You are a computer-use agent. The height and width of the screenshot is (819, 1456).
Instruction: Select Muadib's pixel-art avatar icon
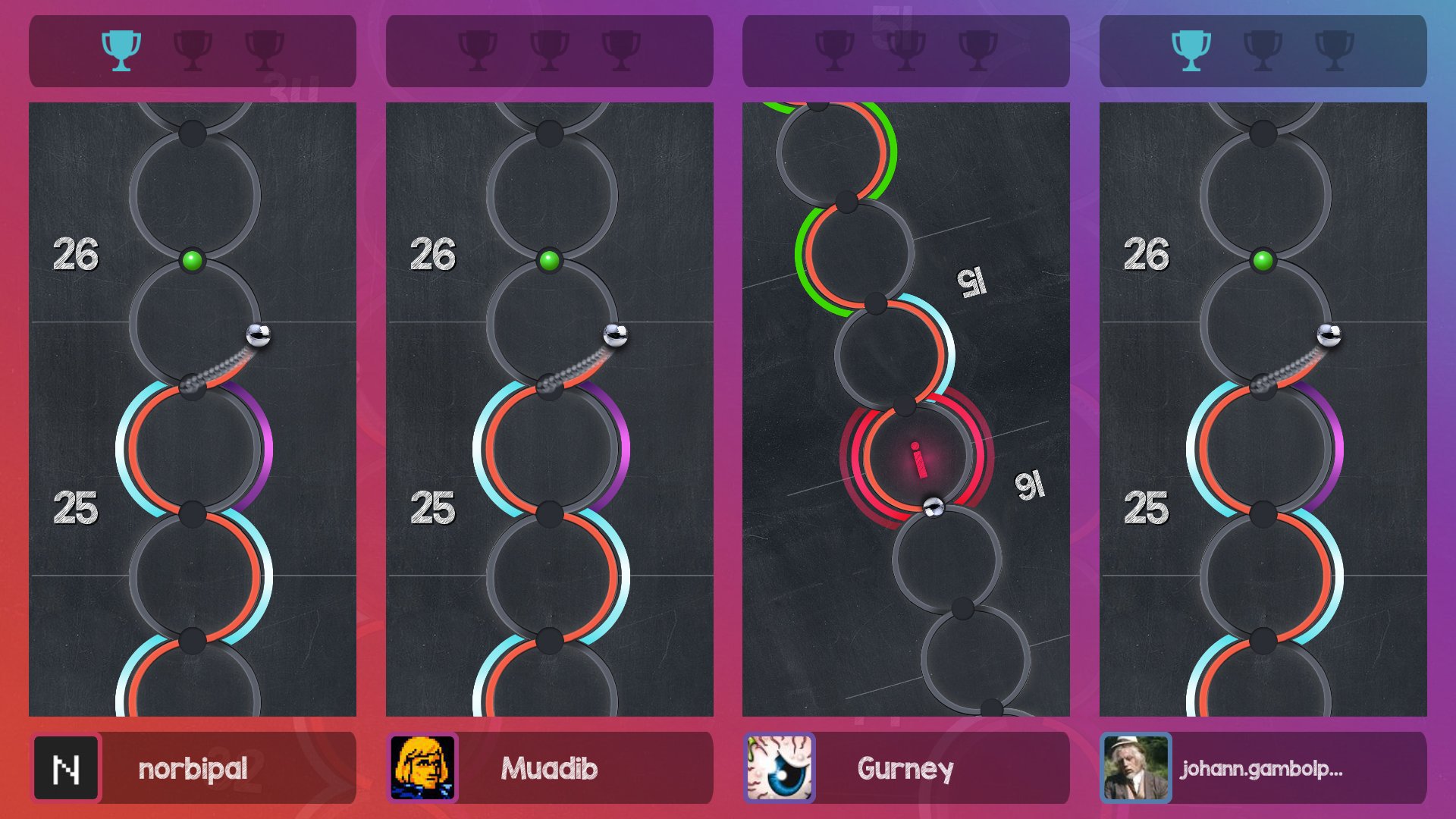click(x=422, y=767)
